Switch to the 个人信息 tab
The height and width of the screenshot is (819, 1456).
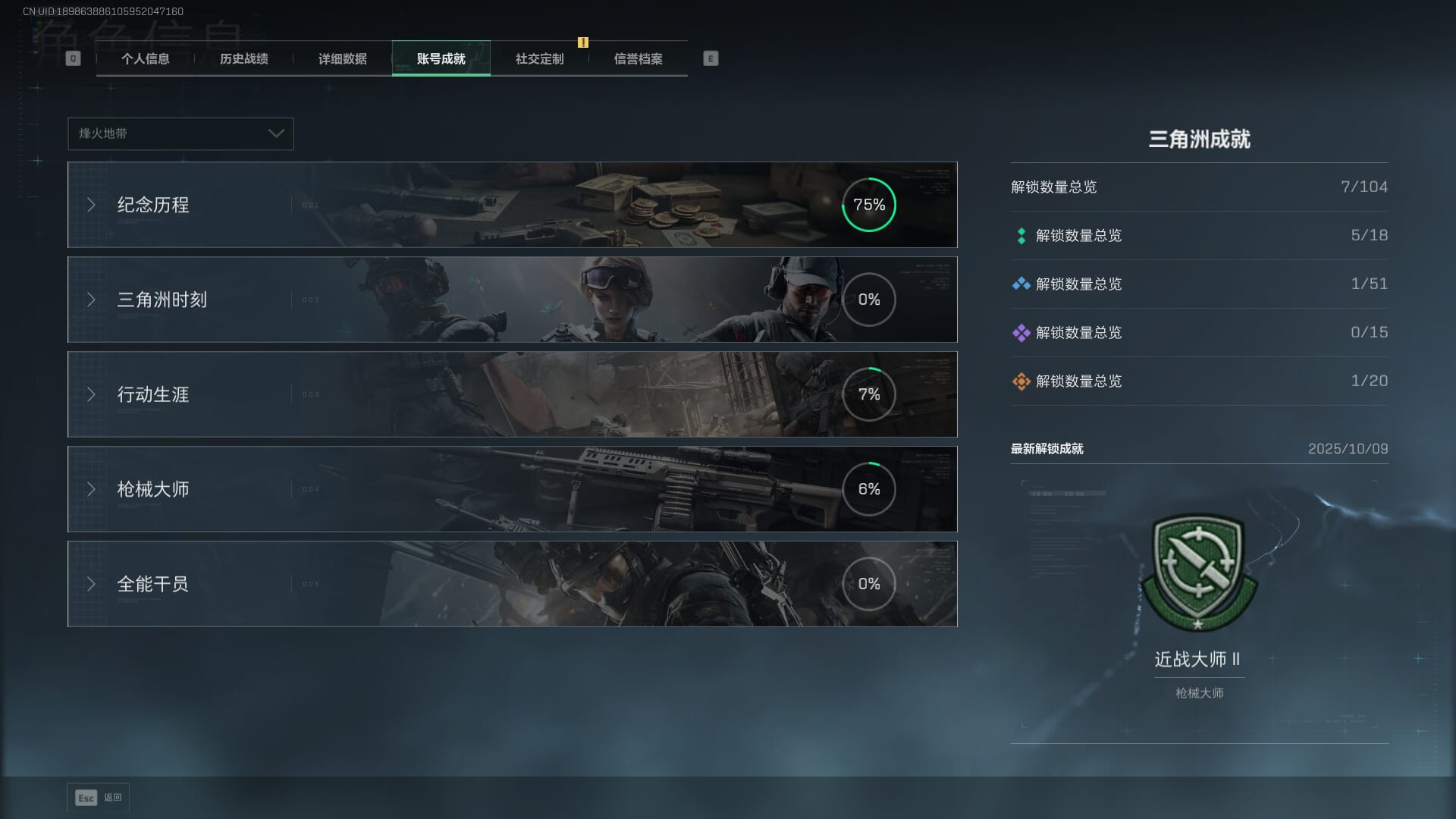(x=145, y=59)
